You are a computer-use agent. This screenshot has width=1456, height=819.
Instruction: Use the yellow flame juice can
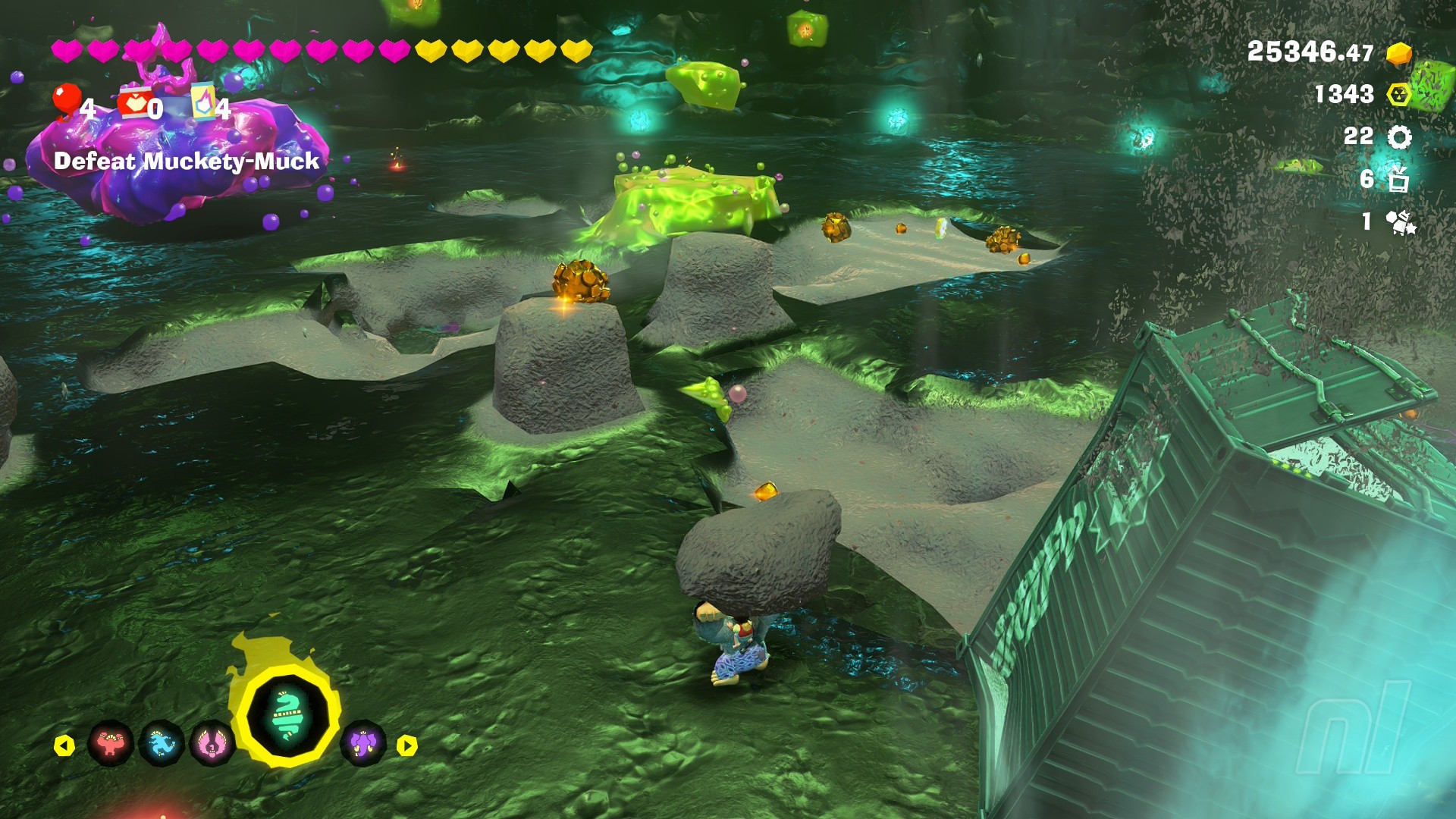(x=203, y=102)
